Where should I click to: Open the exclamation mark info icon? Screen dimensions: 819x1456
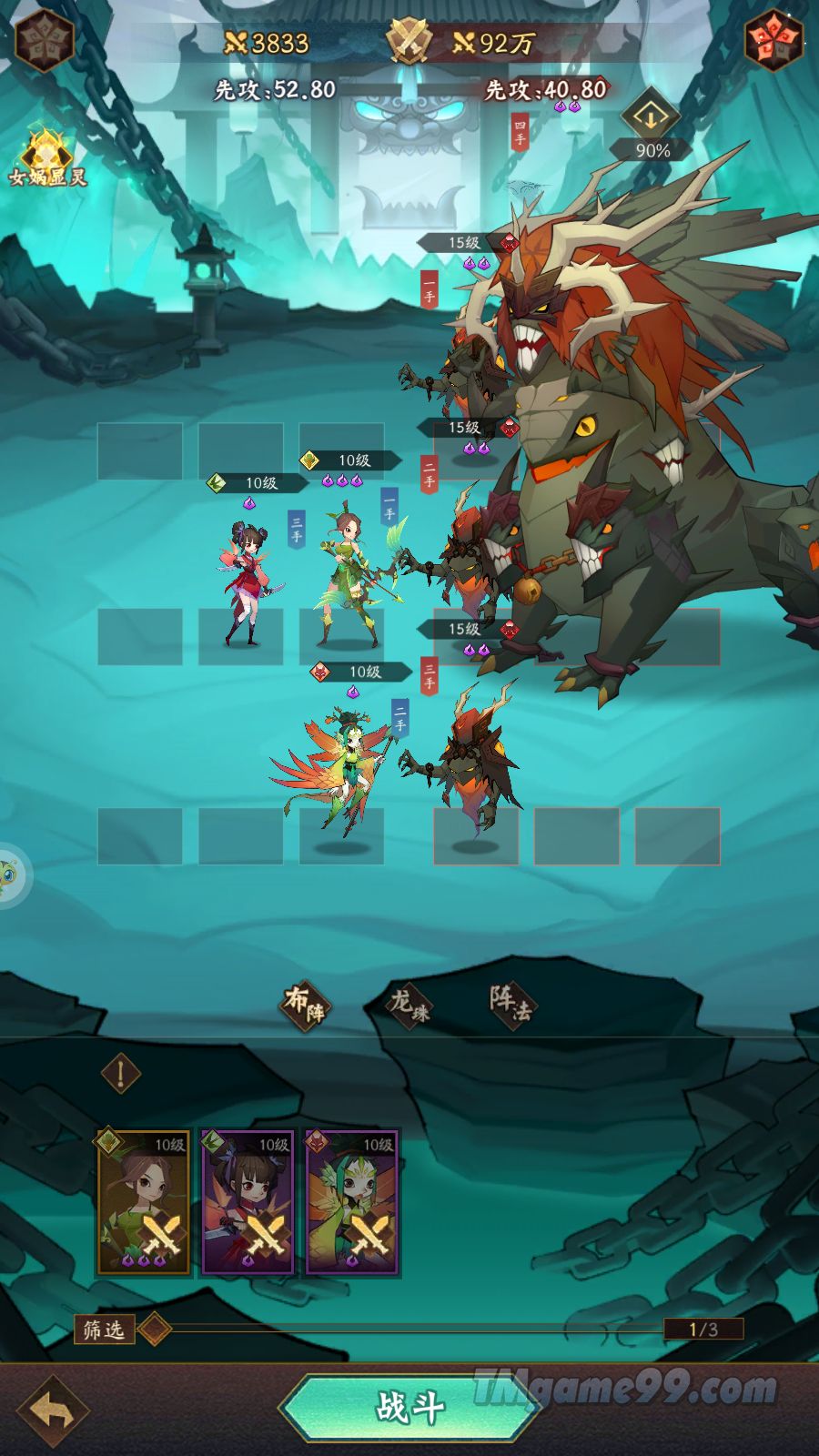click(121, 1074)
